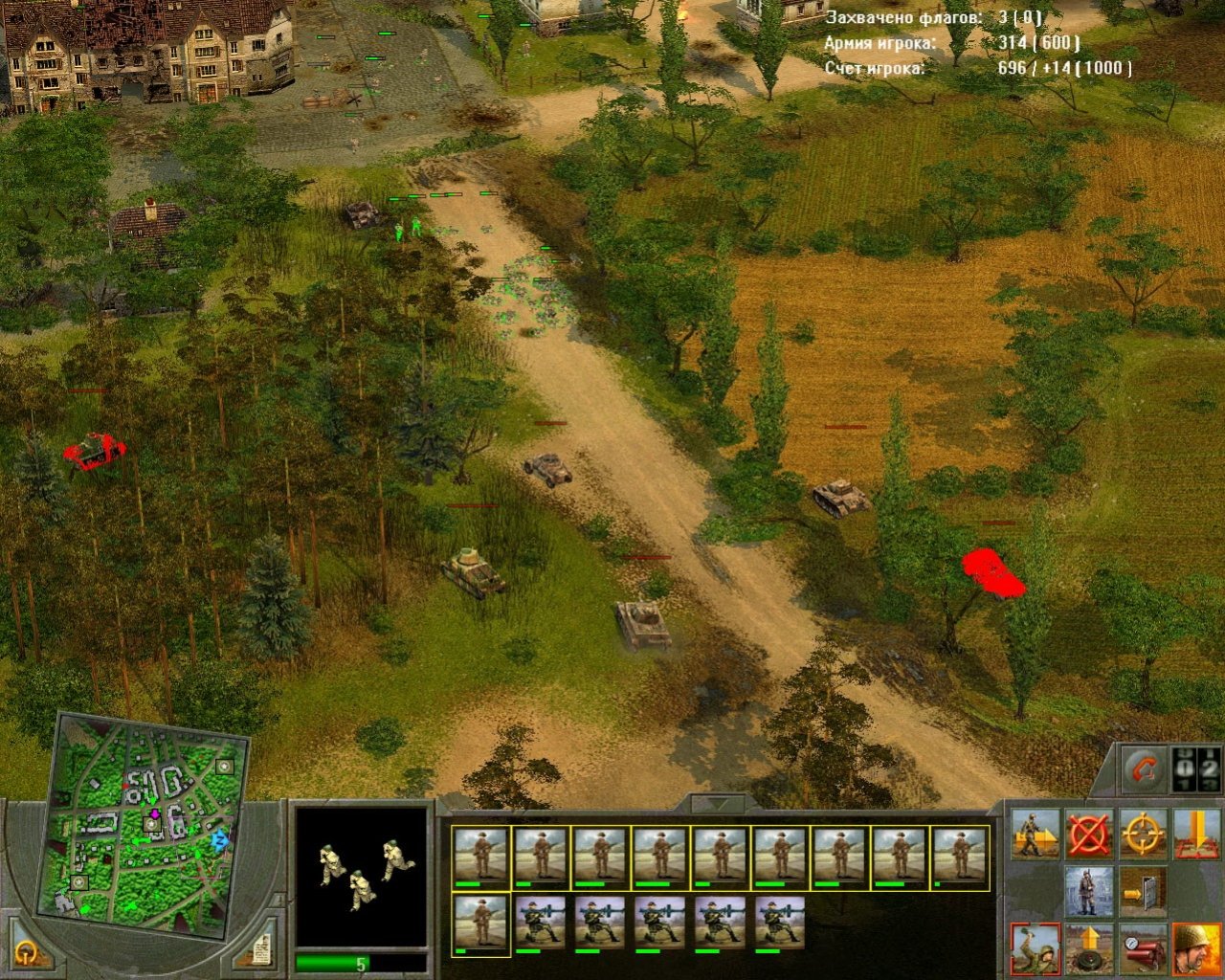Choose the dynamite charge command

[1143, 947]
